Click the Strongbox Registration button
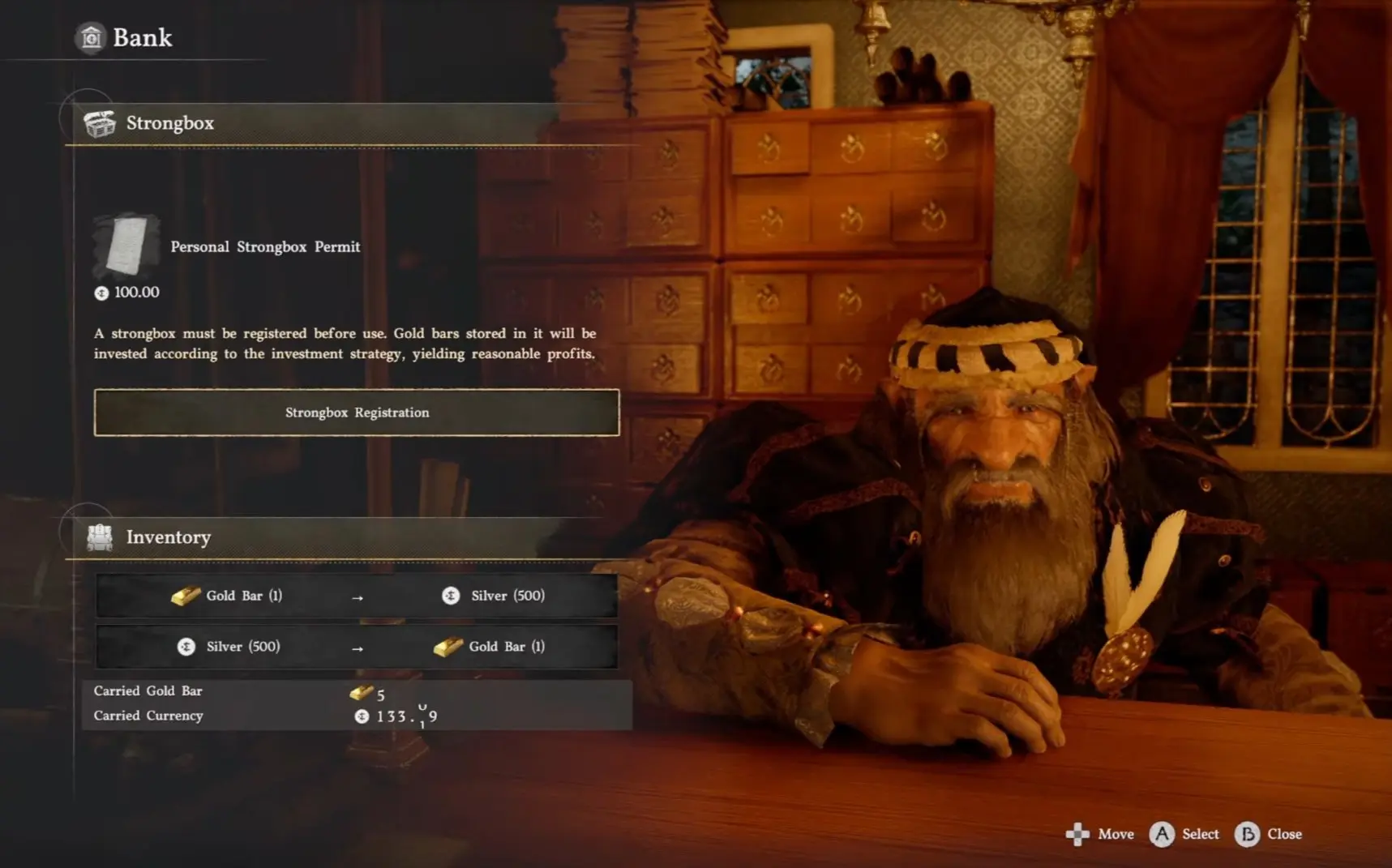Image resolution: width=1392 pixels, height=868 pixels. tap(356, 413)
